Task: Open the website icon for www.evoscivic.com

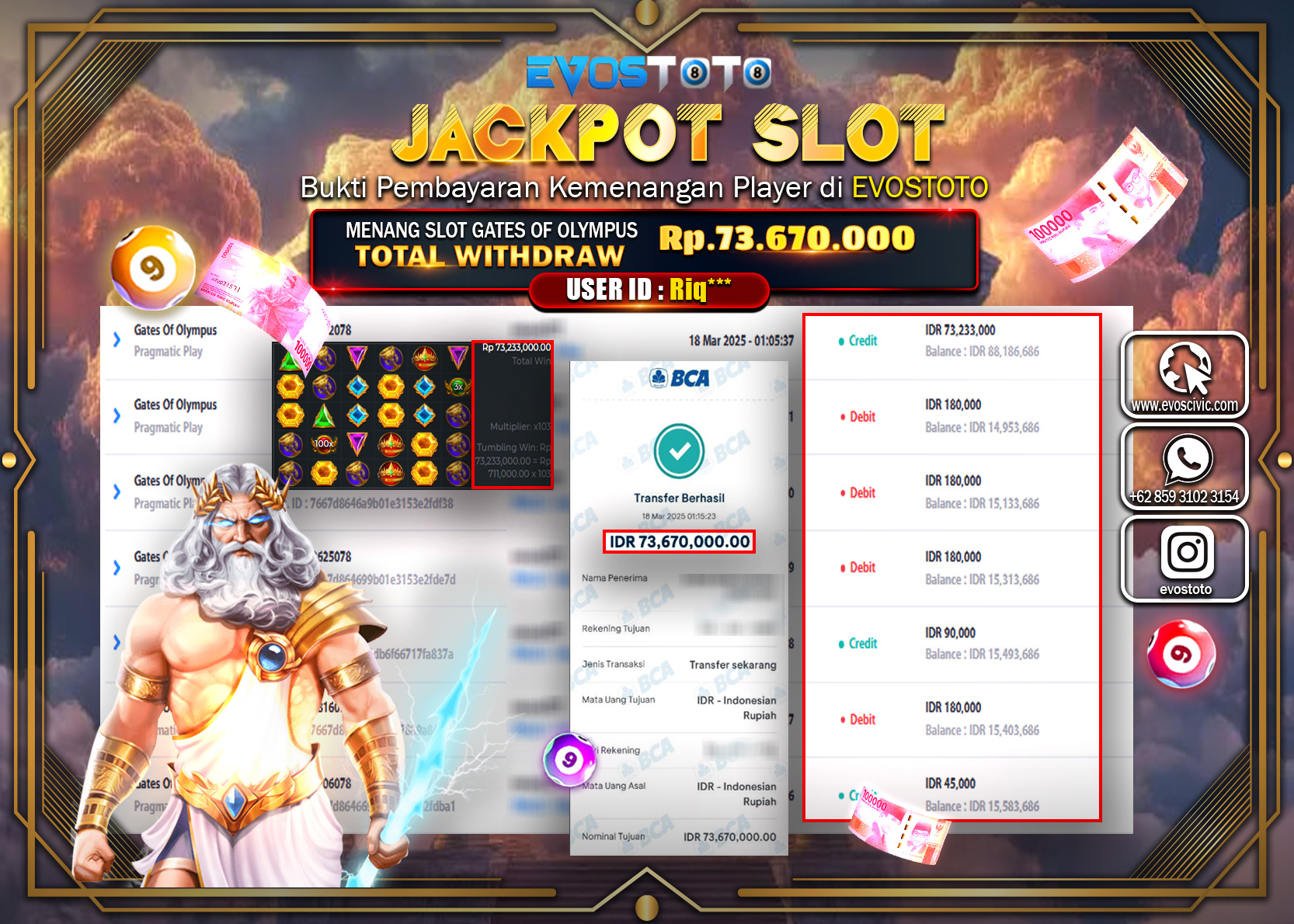Action: [1184, 373]
